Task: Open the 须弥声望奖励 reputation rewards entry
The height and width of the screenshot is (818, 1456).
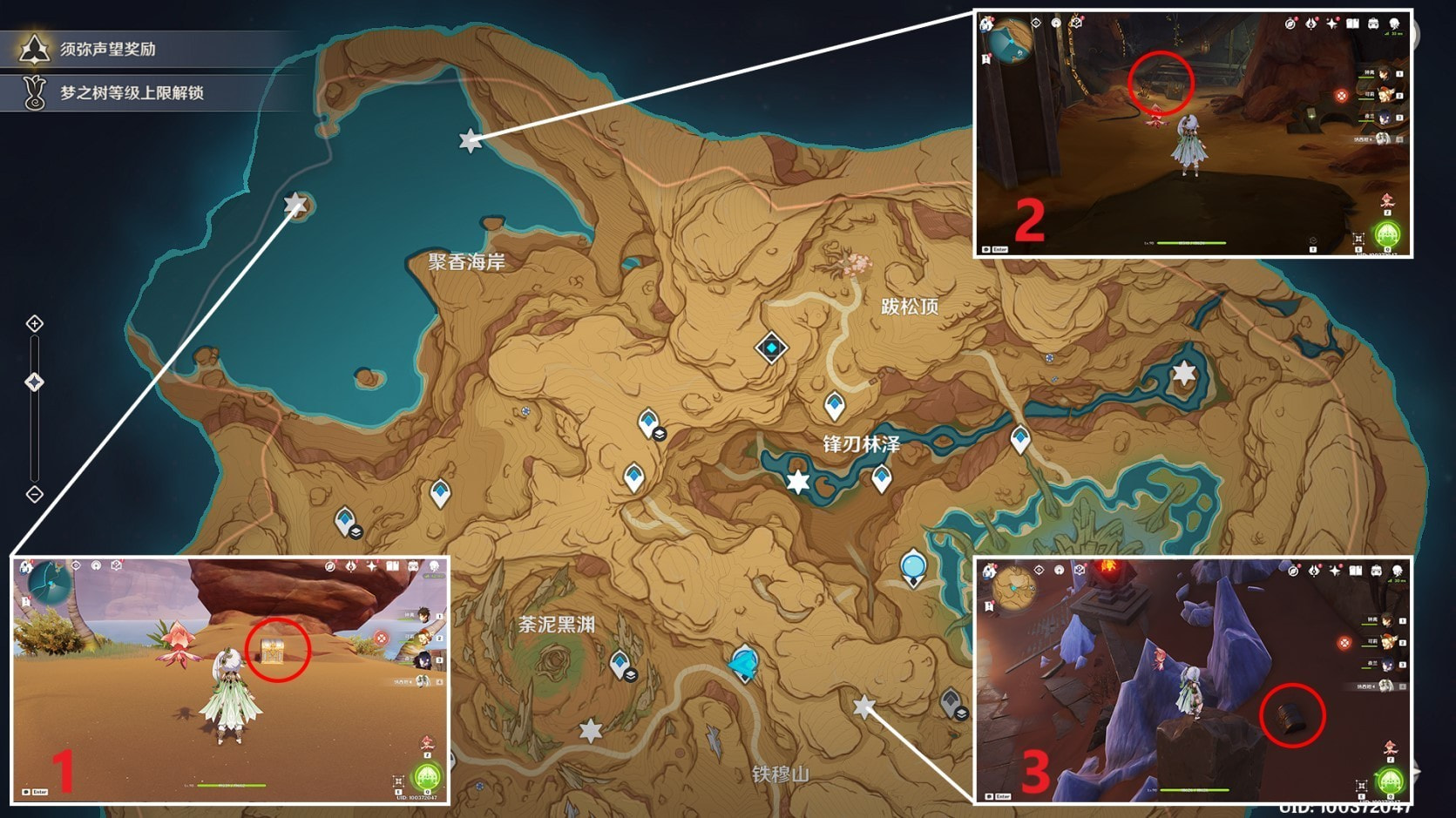Action: tap(106, 49)
